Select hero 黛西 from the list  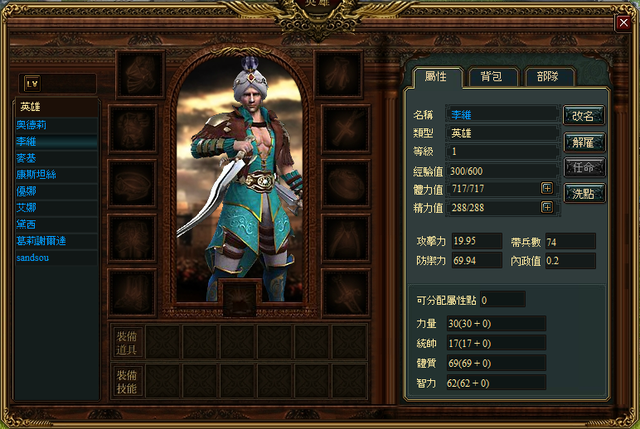click(55, 224)
